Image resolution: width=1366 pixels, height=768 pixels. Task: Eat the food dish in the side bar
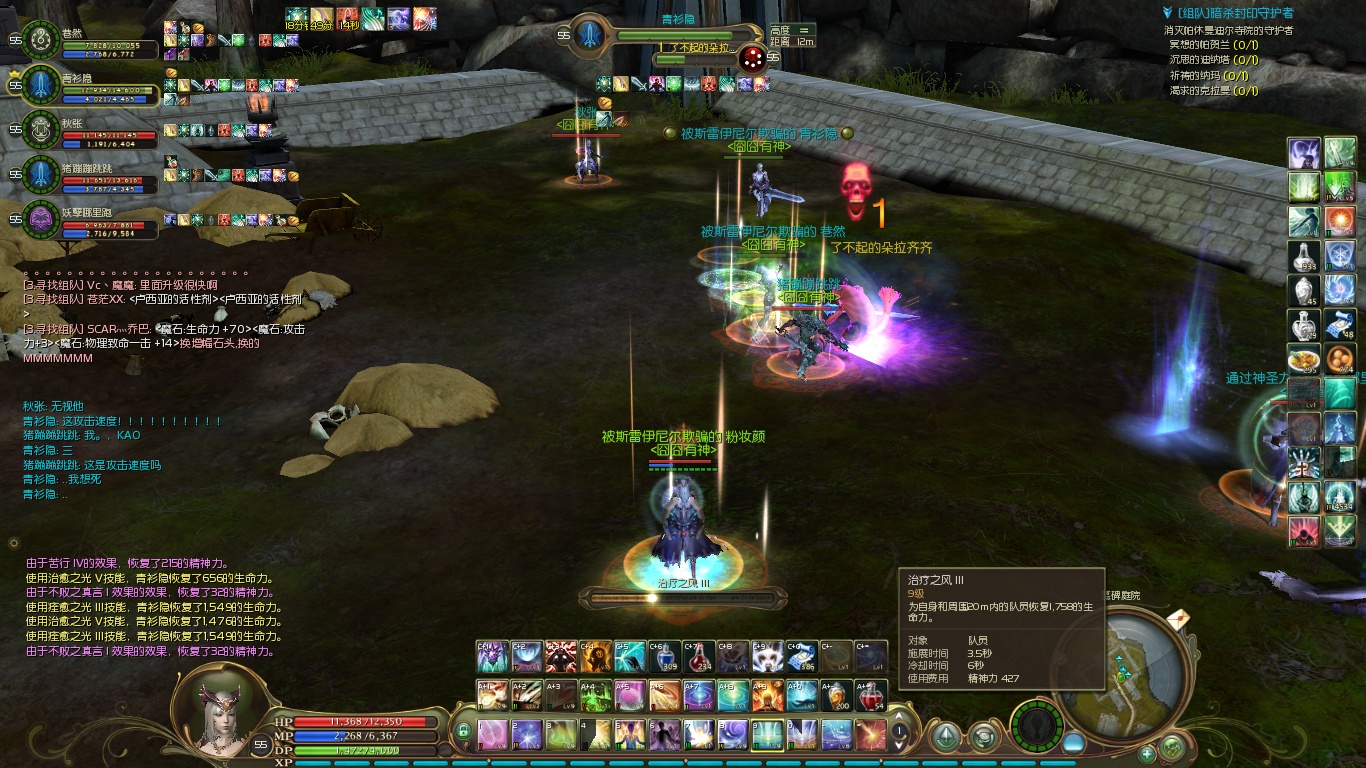(x=1304, y=358)
